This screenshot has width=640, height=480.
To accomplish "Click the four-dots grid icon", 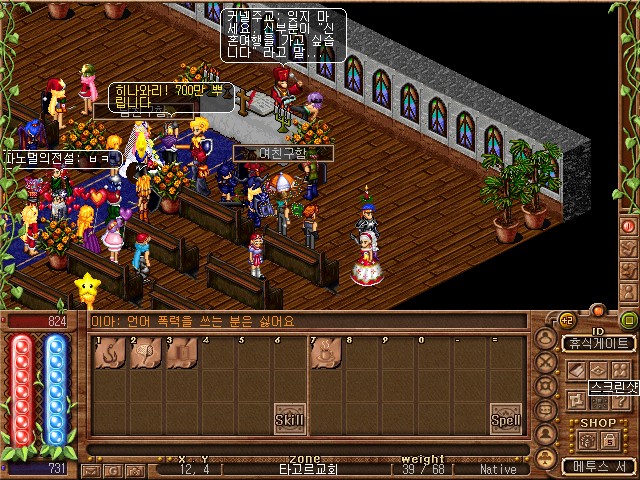I will point(621,369).
